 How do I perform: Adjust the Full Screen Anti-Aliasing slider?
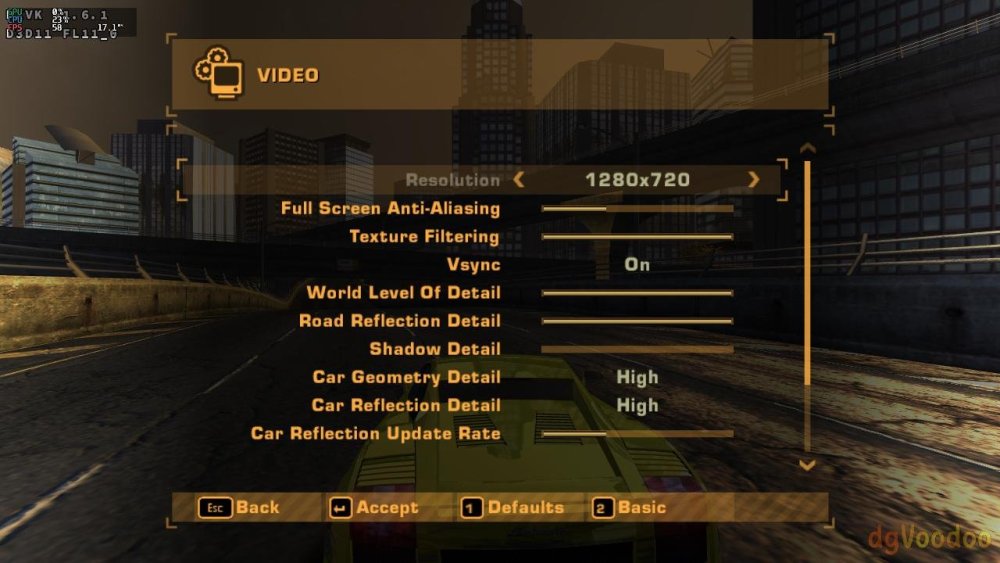637,209
